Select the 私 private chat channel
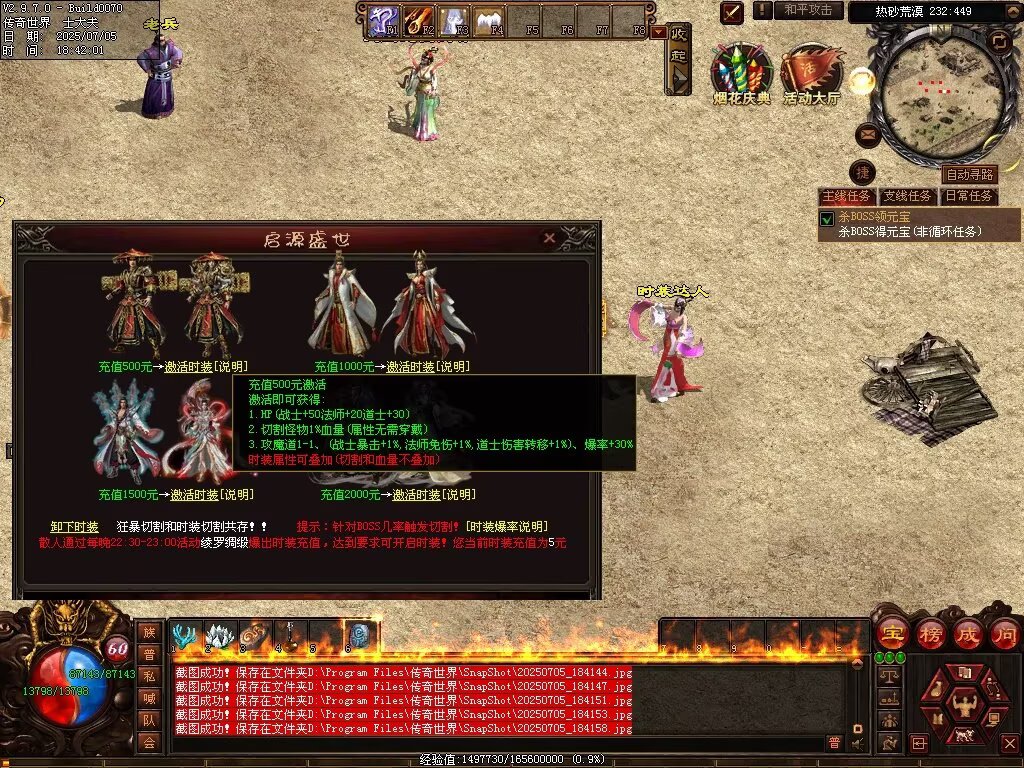Screen dimensions: 1024x768 149,676
